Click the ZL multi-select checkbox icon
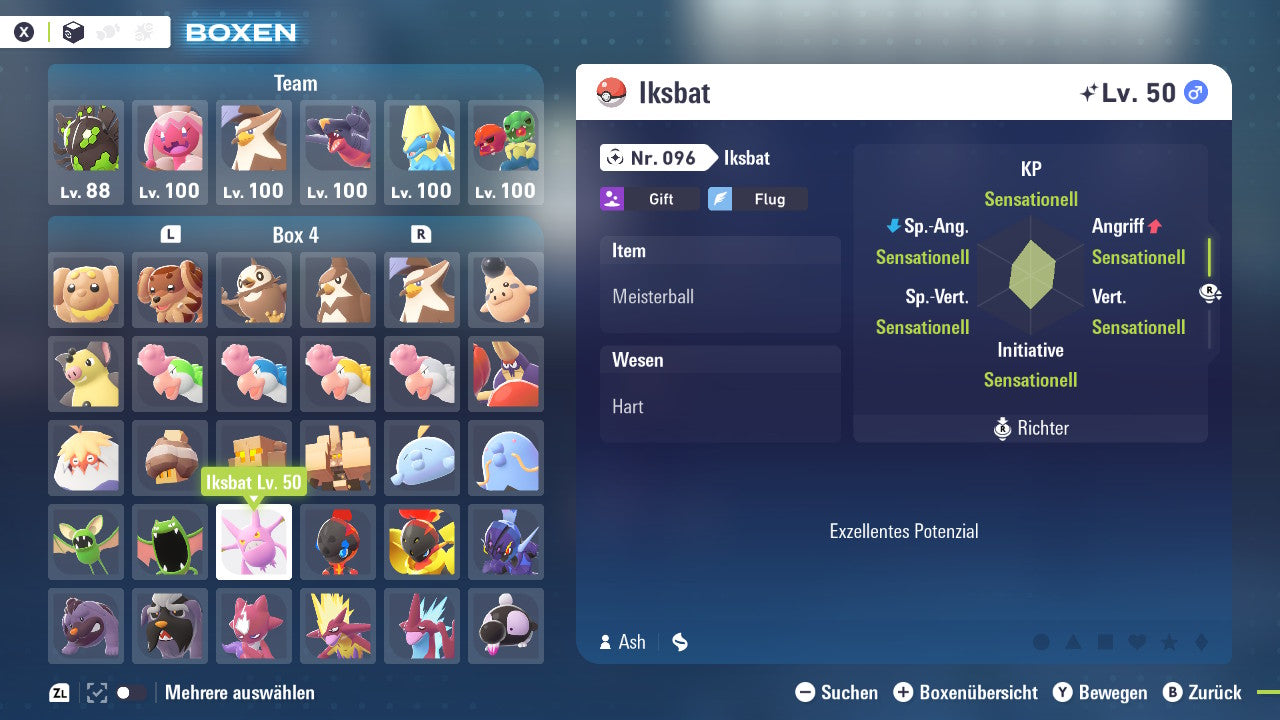Screen dimensions: 1280x720 (x=96, y=692)
